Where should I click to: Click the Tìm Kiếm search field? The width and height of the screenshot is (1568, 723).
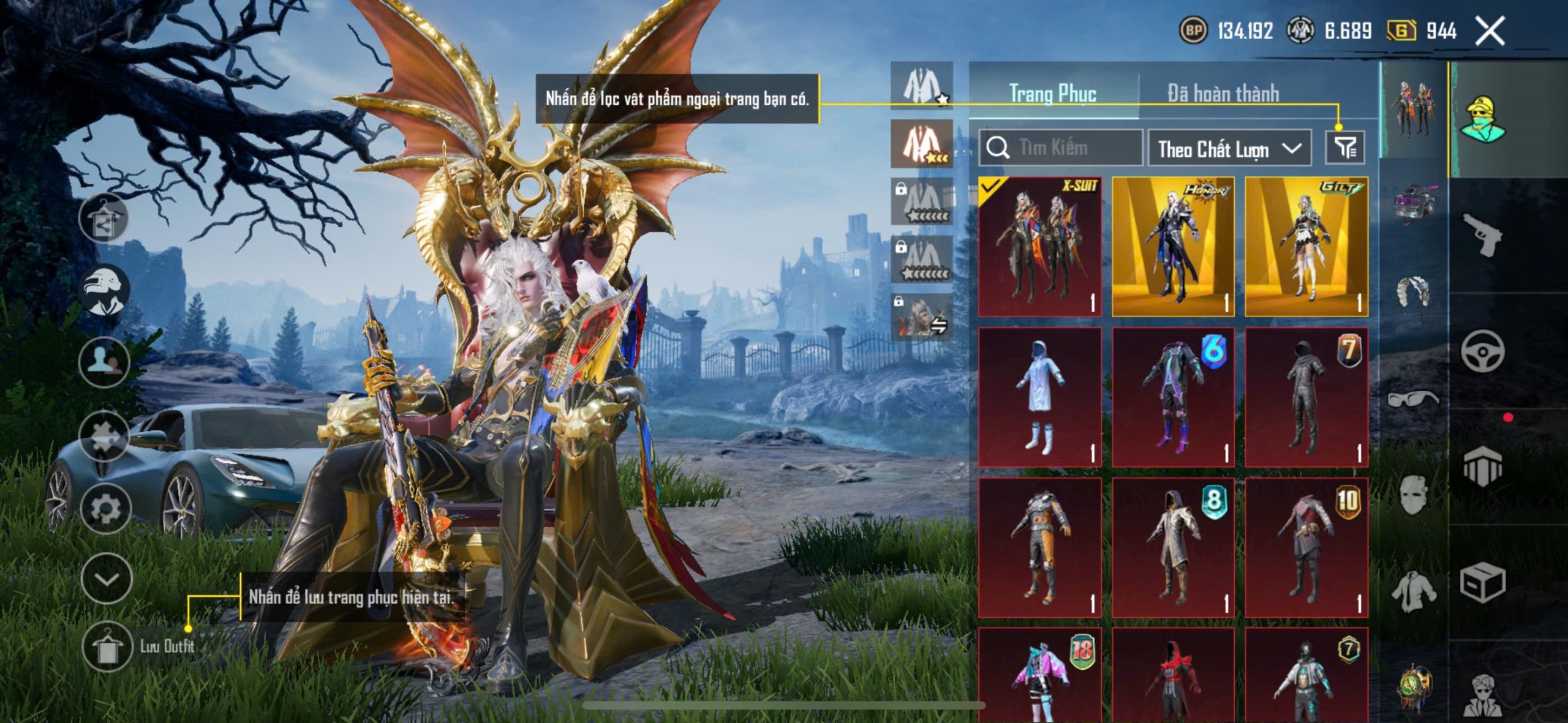pyautogui.click(x=1061, y=148)
